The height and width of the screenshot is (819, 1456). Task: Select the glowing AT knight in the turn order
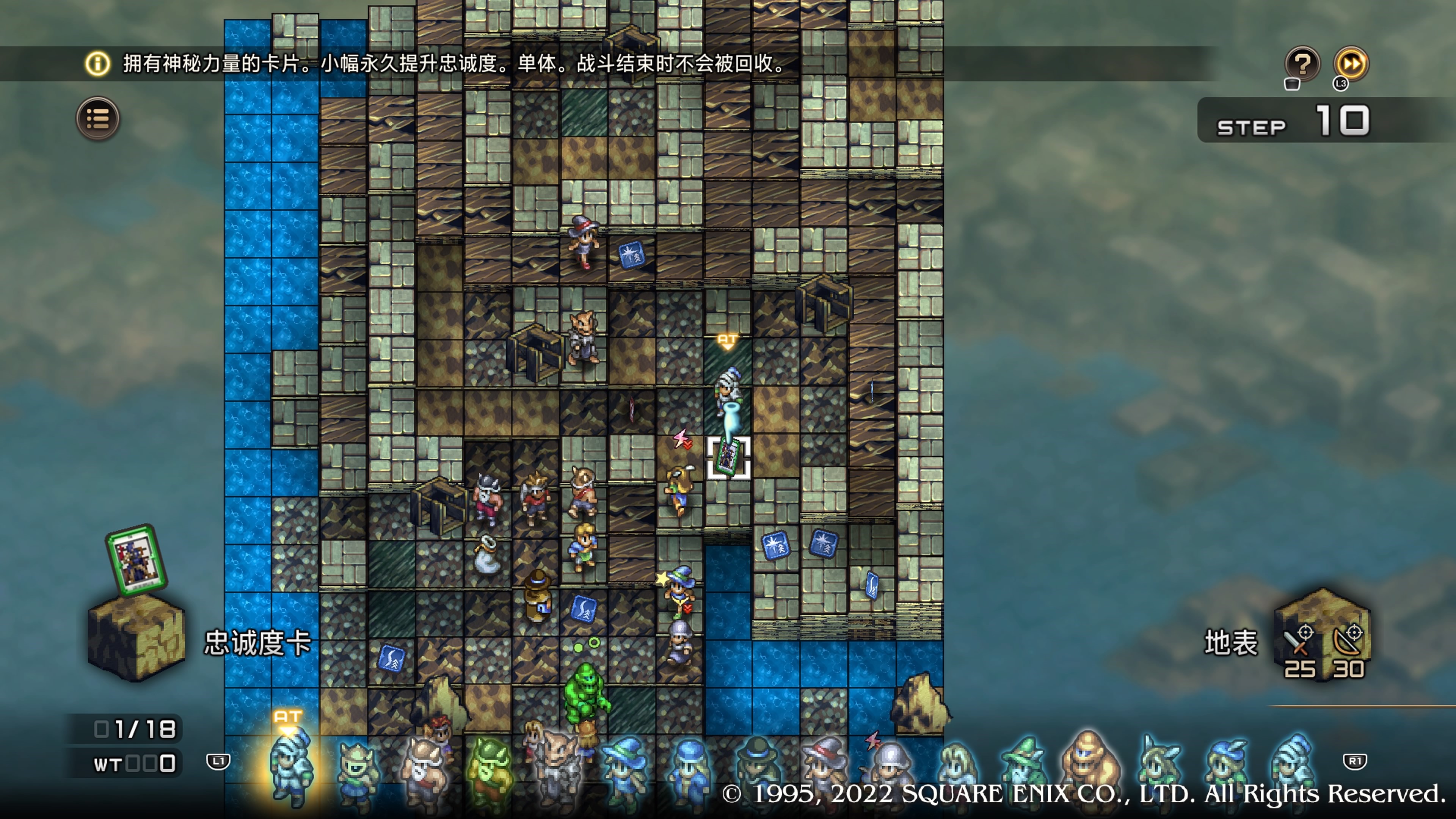(x=292, y=766)
